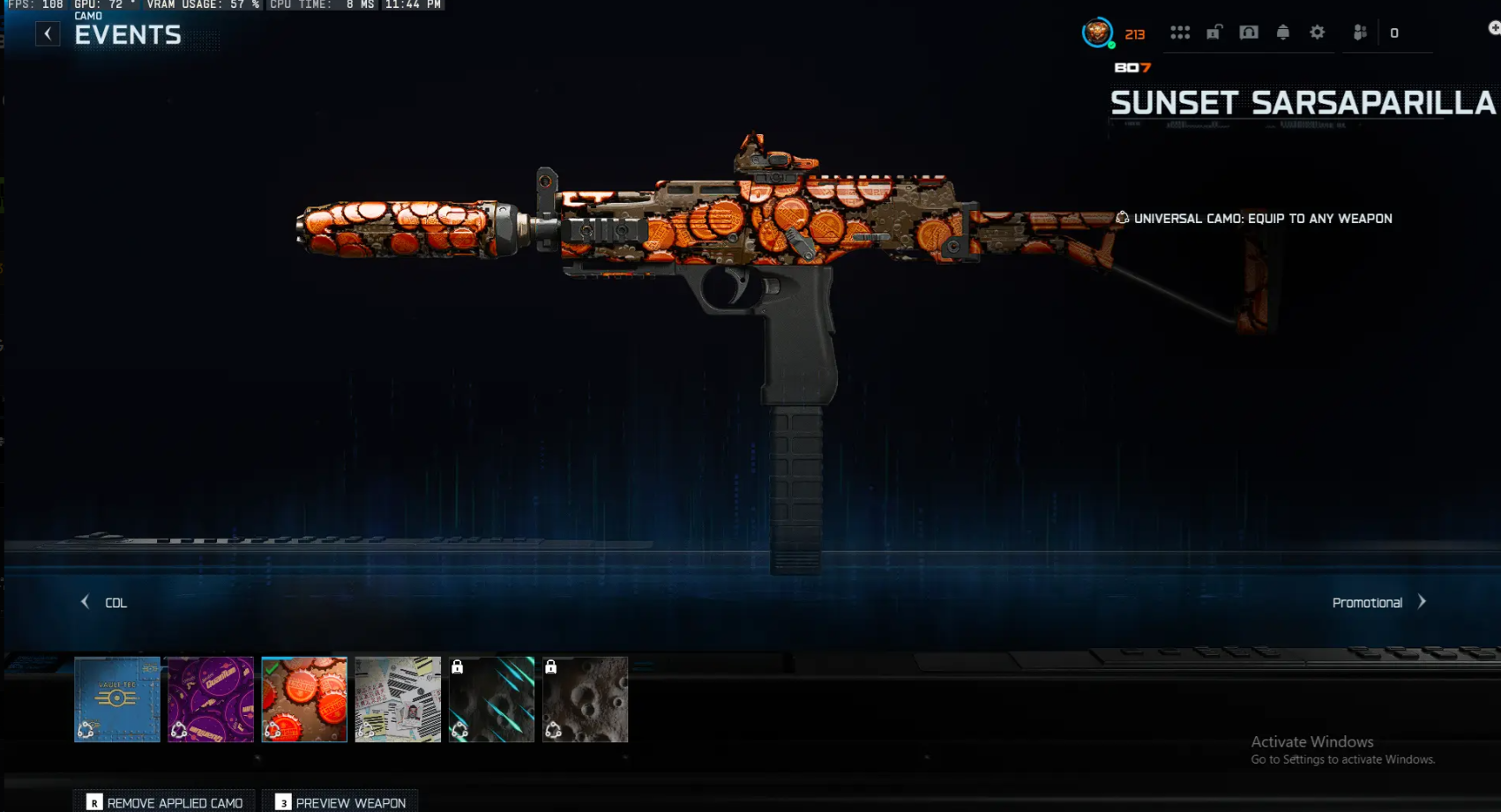This screenshot has height=812, width=1501.
Task: Open the apps grid icon in the header
Action: point(1181,32)
